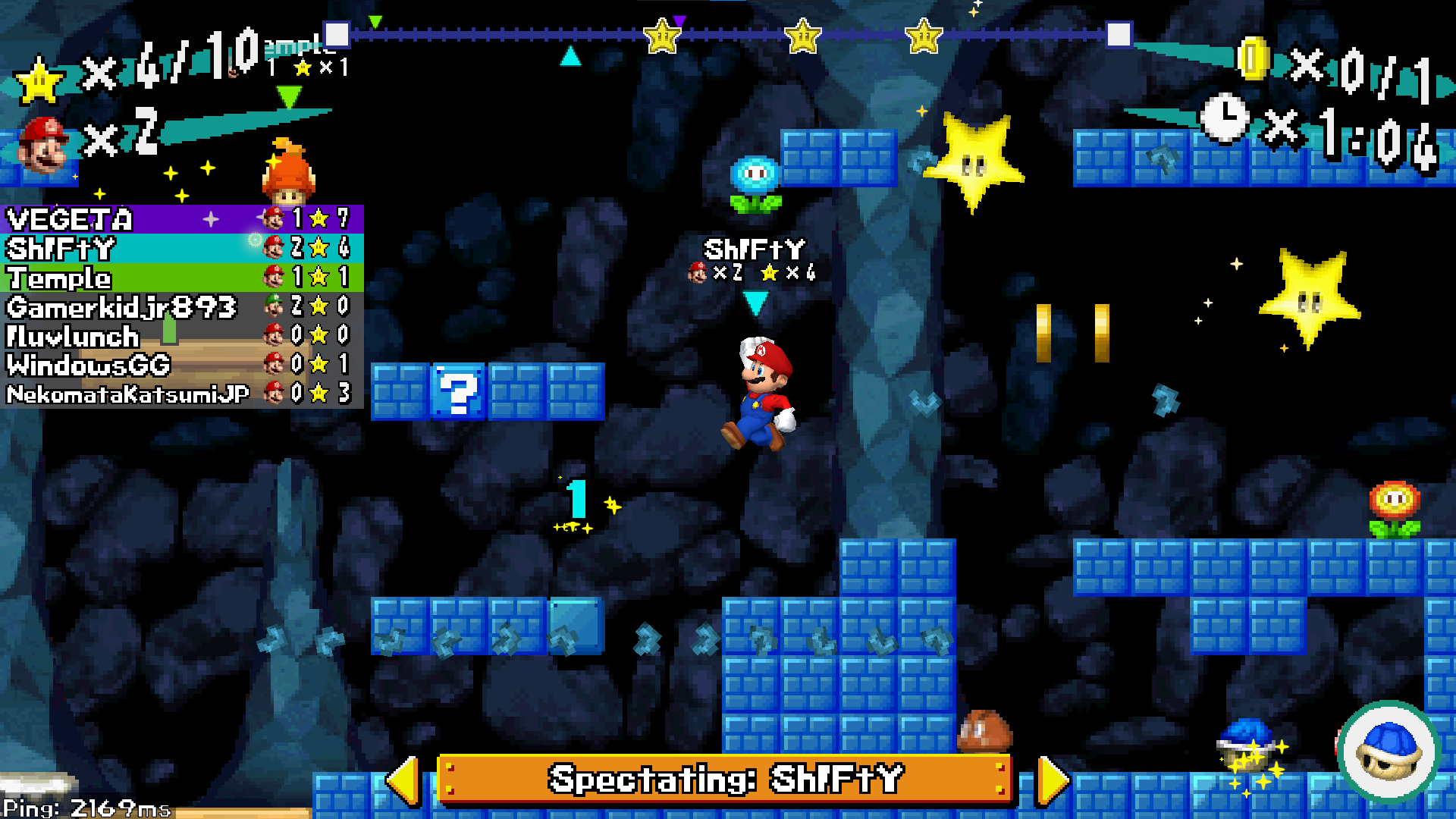Click the cyan triangle marker above Sh!F+Y
The width and height of the screenshot is (1456, 819).
click(755, 302)
